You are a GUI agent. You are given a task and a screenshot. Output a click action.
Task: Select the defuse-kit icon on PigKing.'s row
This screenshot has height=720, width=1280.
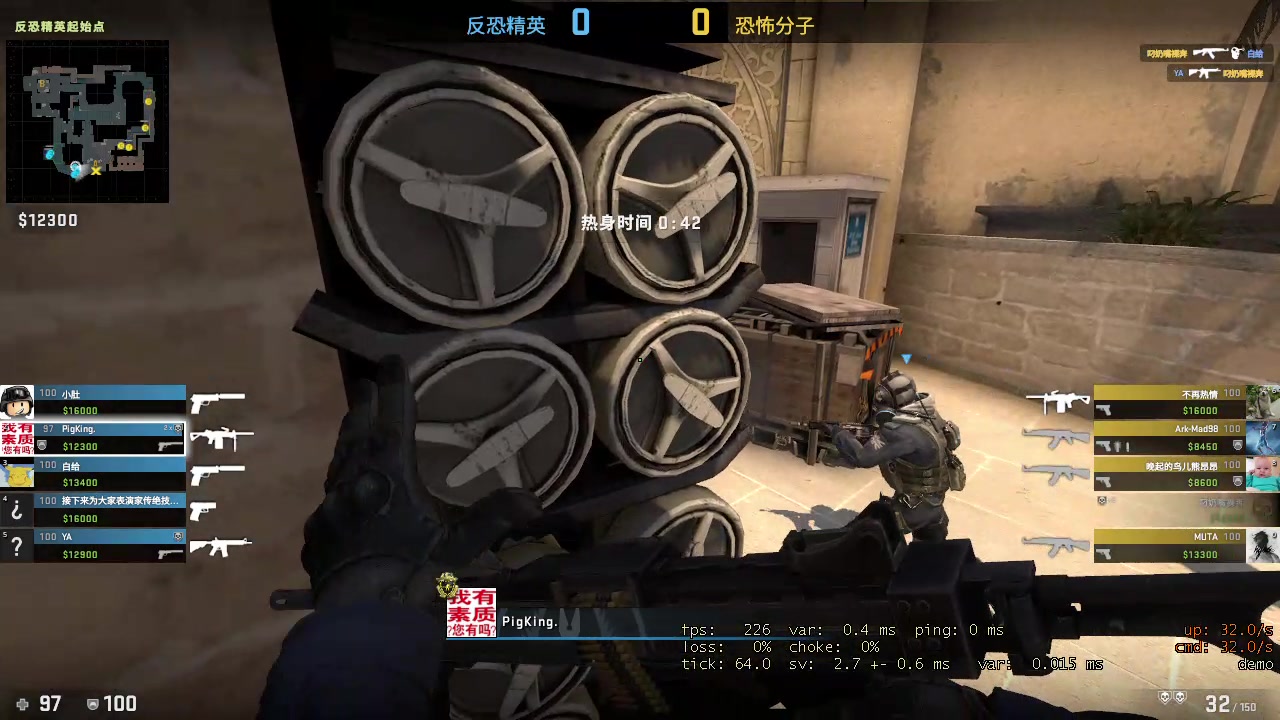pyautogui.click(x=41, y=444)
